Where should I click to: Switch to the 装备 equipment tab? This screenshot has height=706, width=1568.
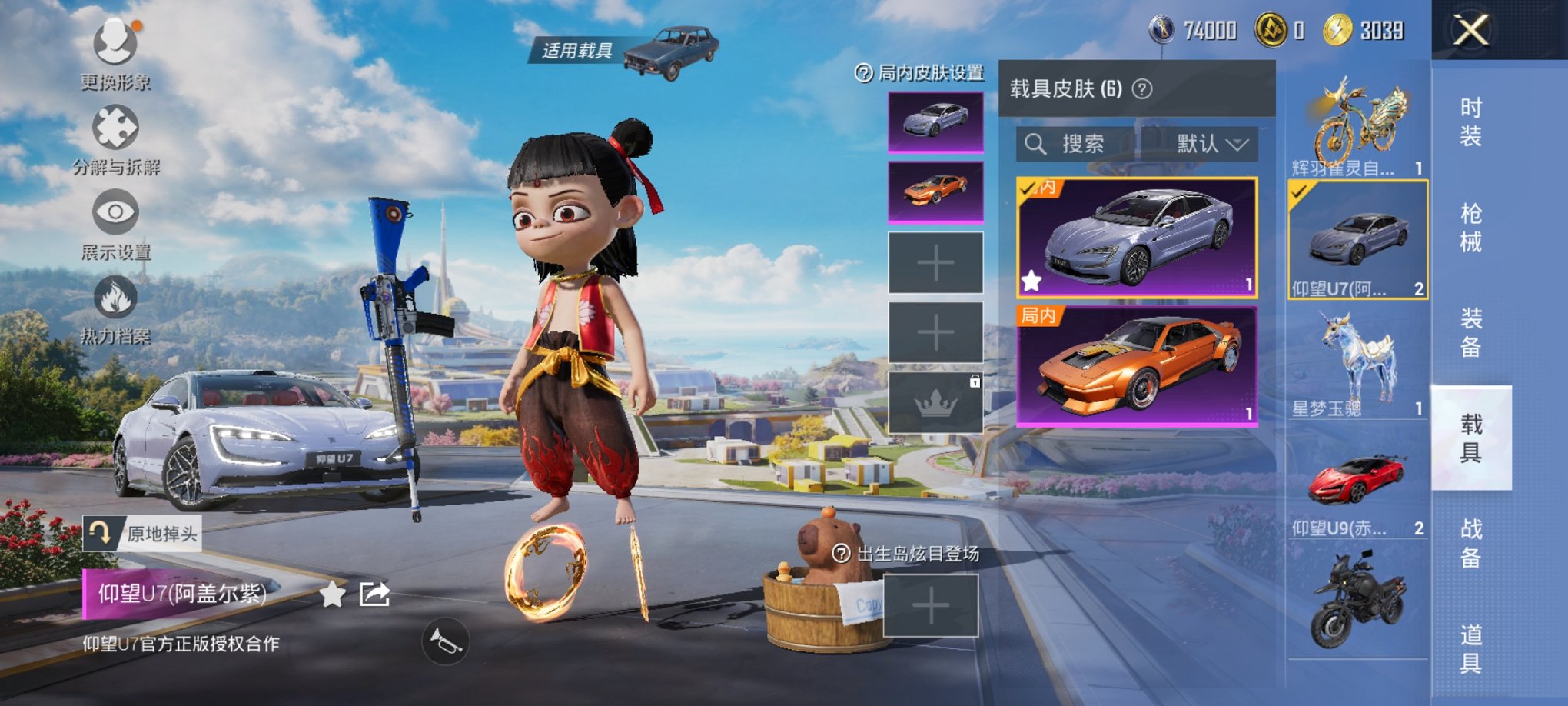(1470, 333)
